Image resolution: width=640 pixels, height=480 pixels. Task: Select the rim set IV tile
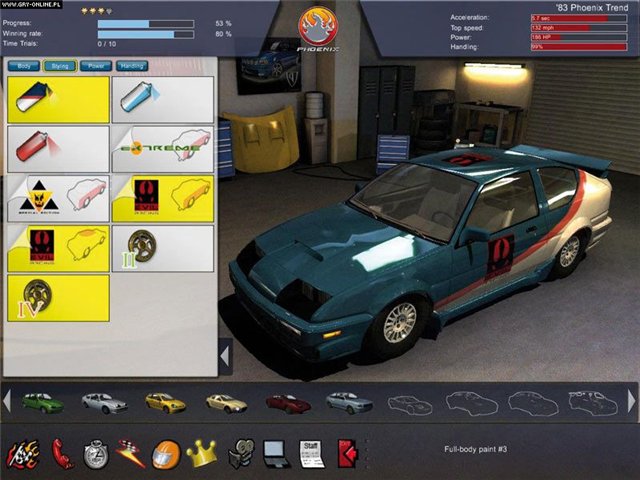(58, 298)
